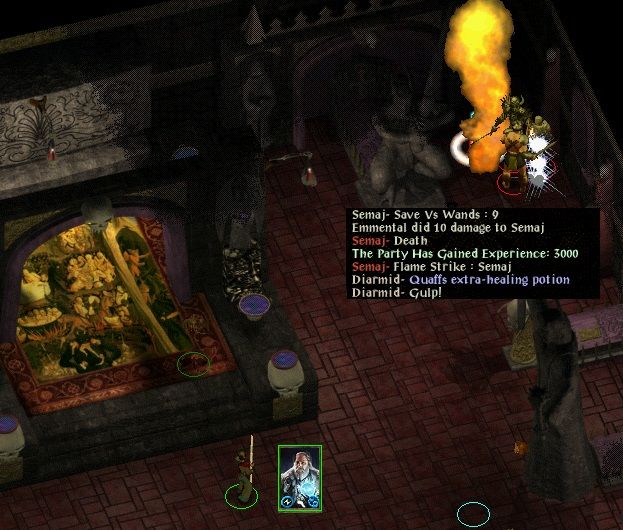Image resolution: width=623 pixels, height=530 pixels.
Task: Click the combat log message box
Action: 472,253
